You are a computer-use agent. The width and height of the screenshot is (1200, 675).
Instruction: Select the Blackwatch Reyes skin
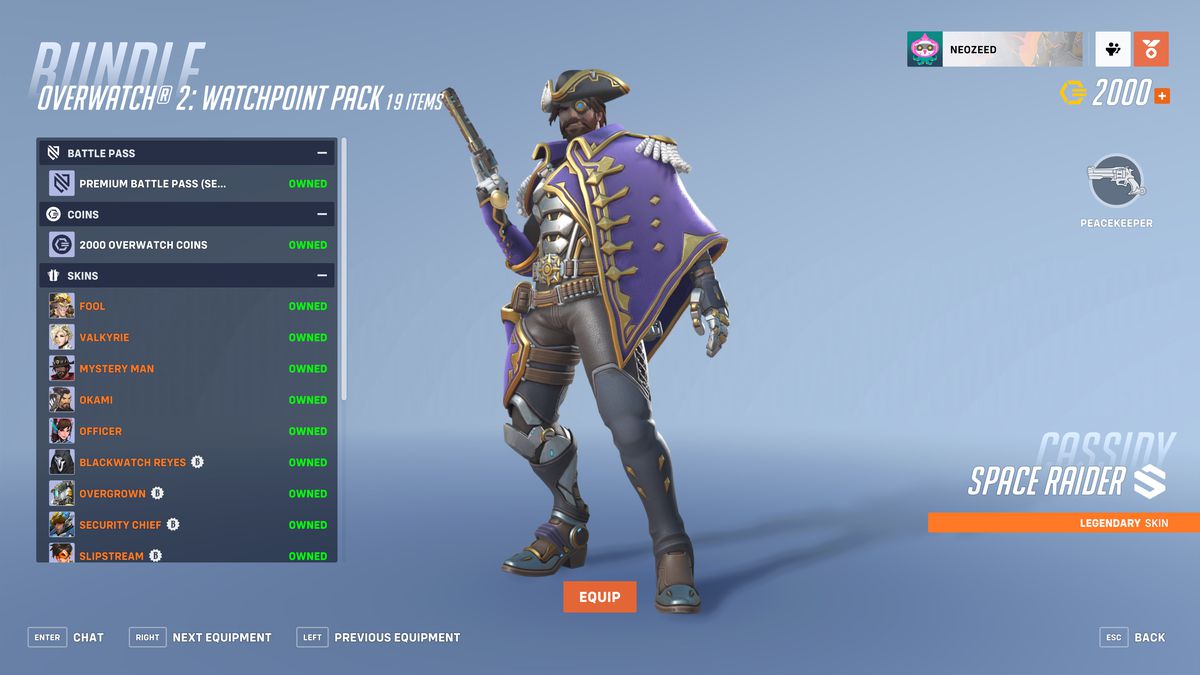coord(187,462)
